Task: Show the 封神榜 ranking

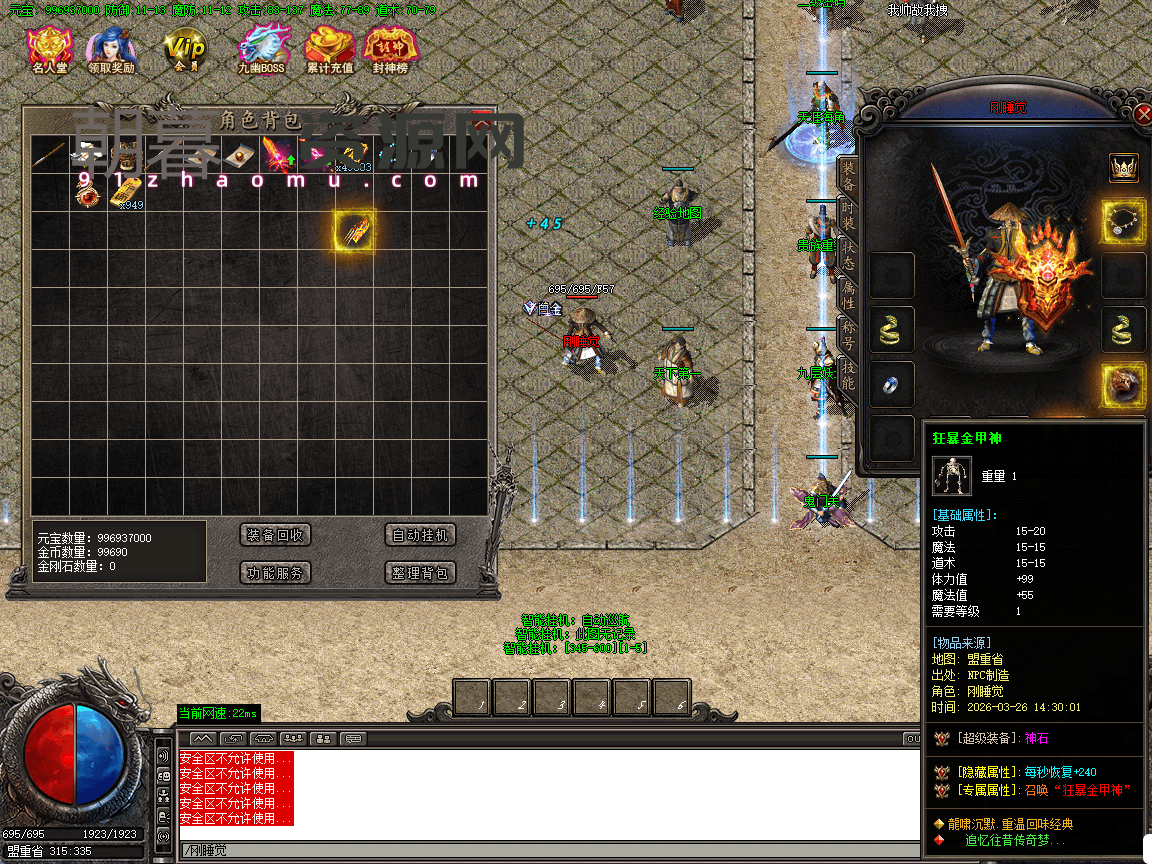Action: click(390, 49)
